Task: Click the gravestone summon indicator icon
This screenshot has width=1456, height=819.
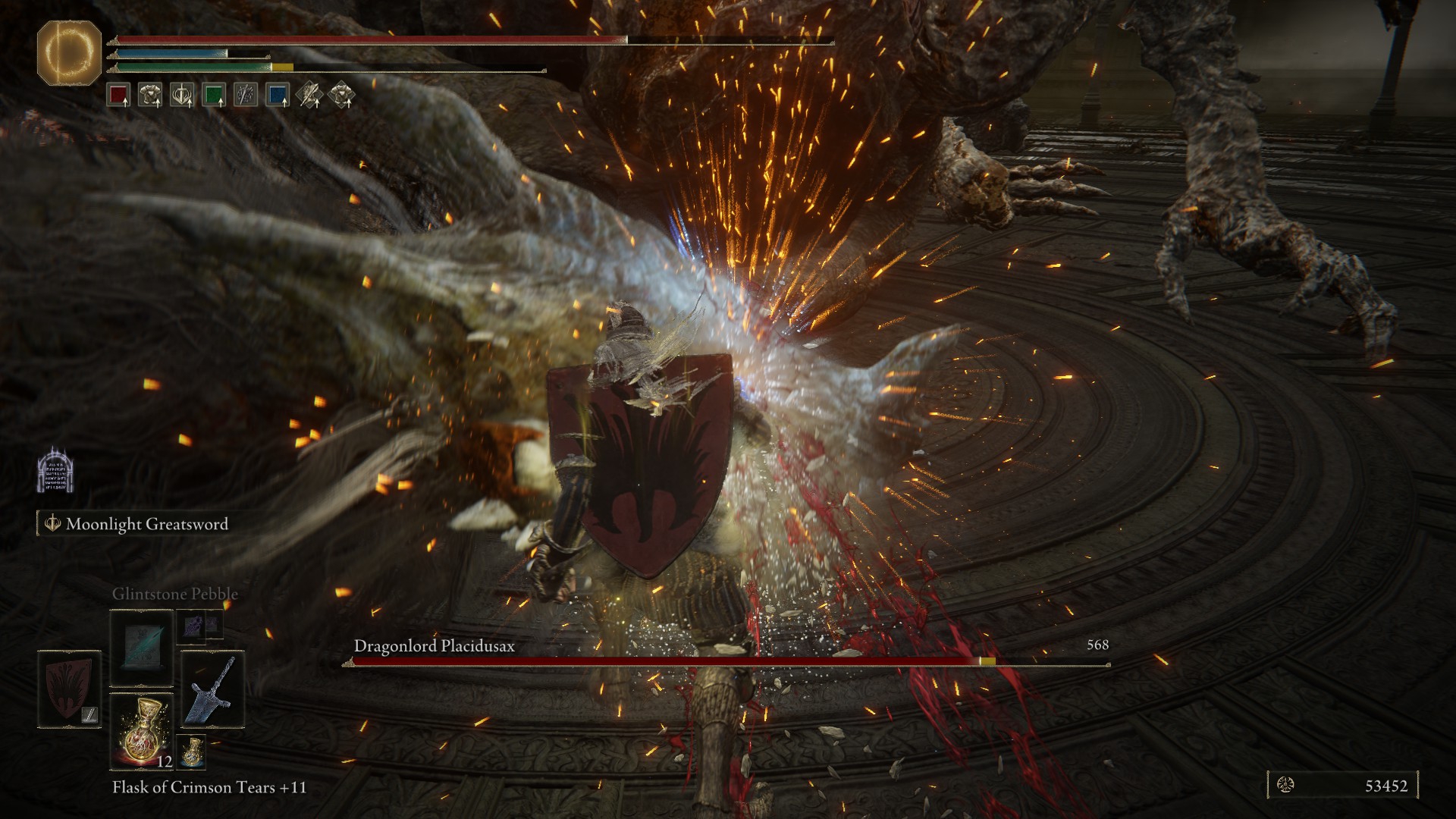Action: tap(55, 469)
